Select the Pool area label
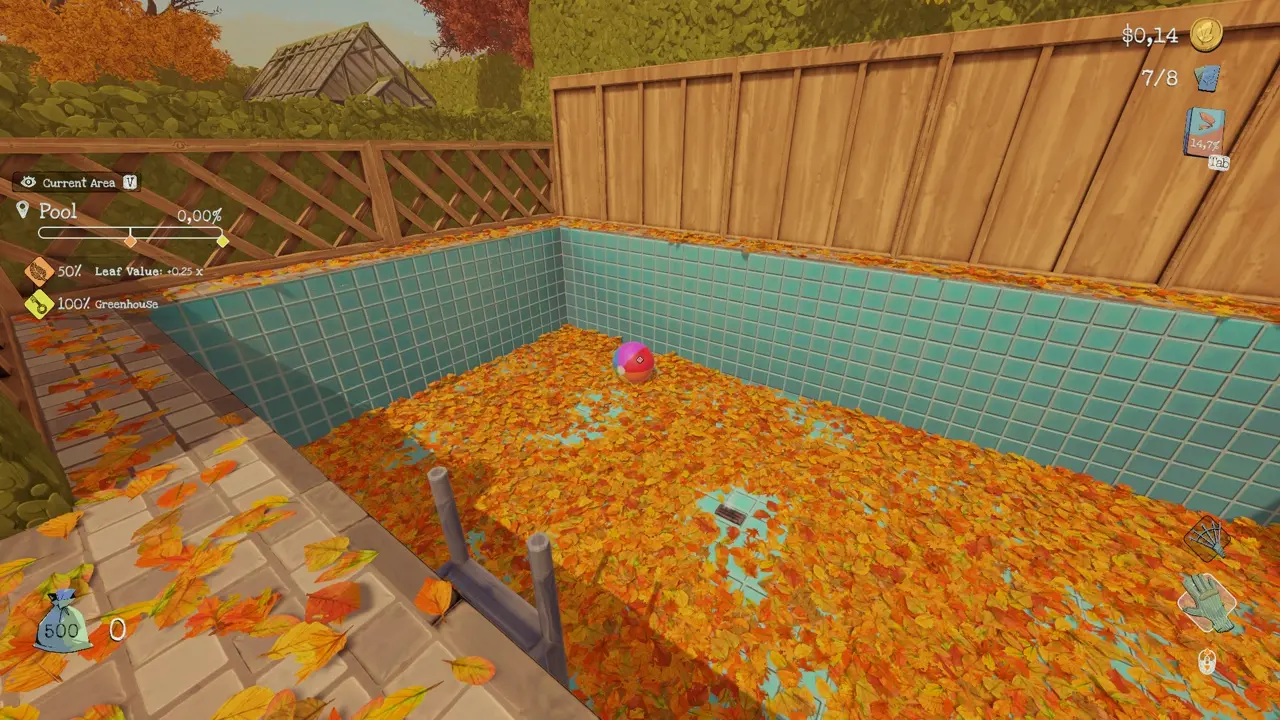 pyautogui.click(x=57, y=211)
